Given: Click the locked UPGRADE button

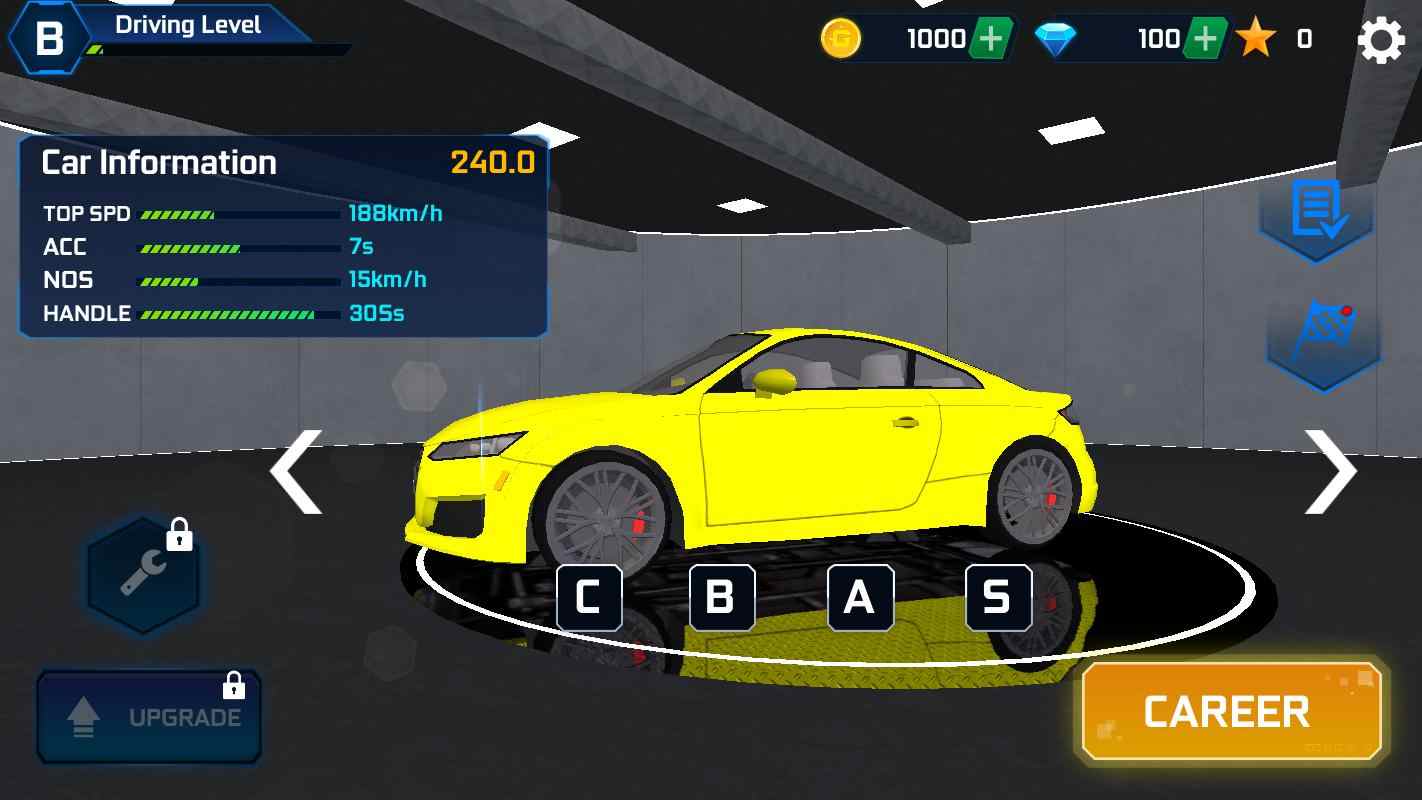Looking at the screenshot, I should 150,716.
